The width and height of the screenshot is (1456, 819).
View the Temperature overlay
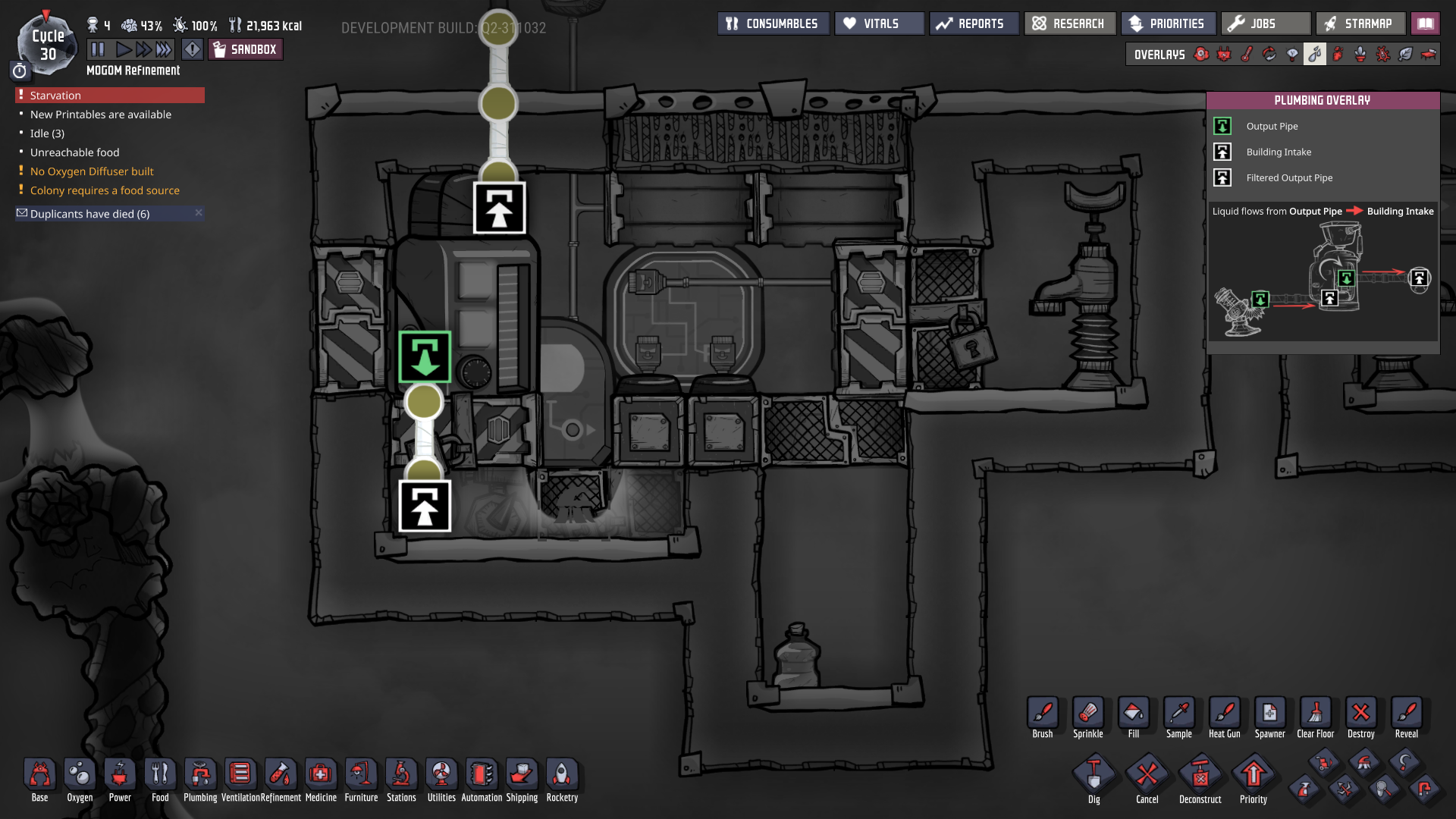pyautogui.click(x=1247, y=55)
